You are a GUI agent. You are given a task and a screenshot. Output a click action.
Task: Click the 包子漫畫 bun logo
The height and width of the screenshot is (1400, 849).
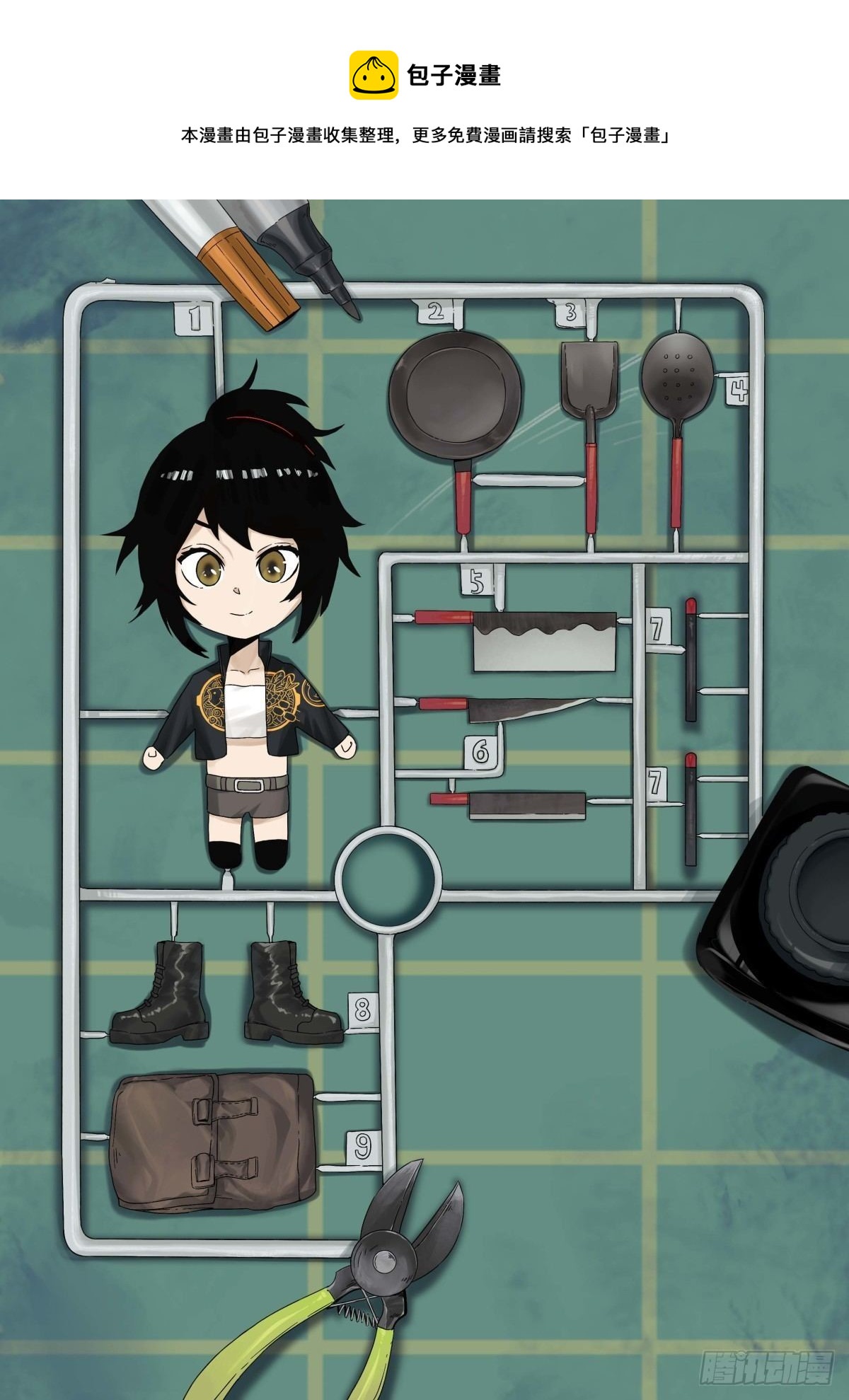click(x=374, y=75)
